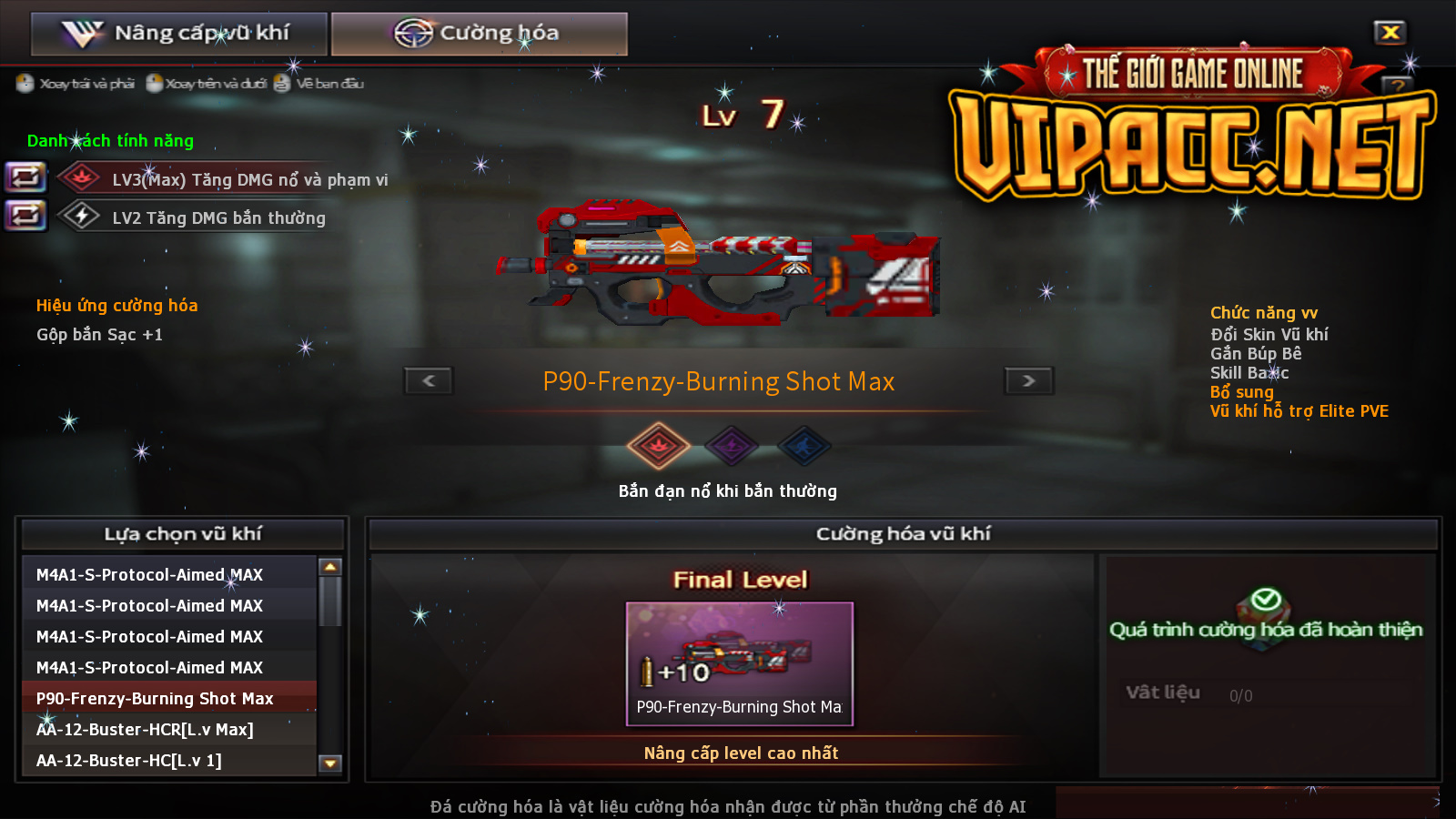
Task: Close the weapon upgrade window
Action: point(1390,33)
